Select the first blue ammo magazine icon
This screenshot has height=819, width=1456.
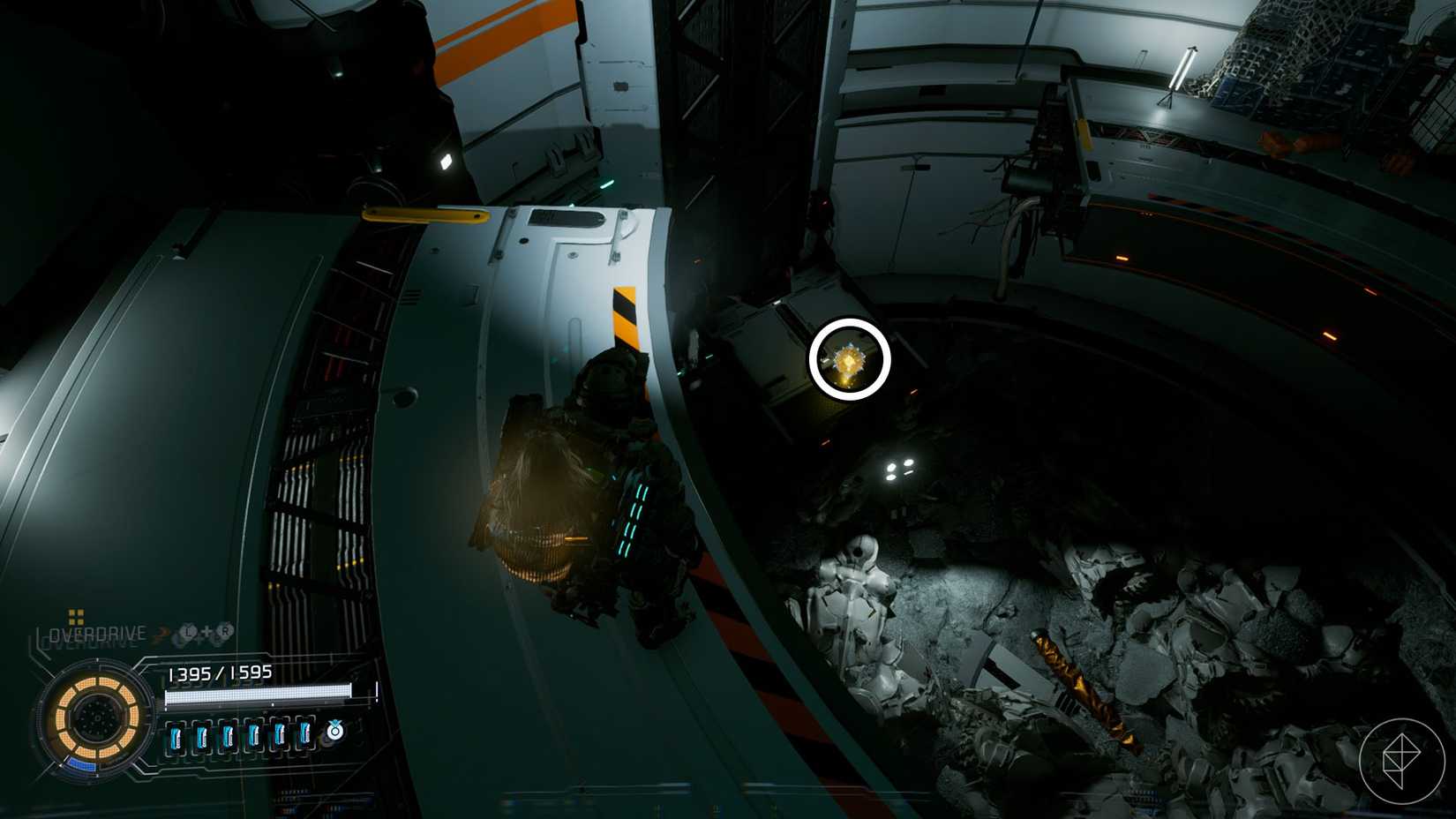177,735
